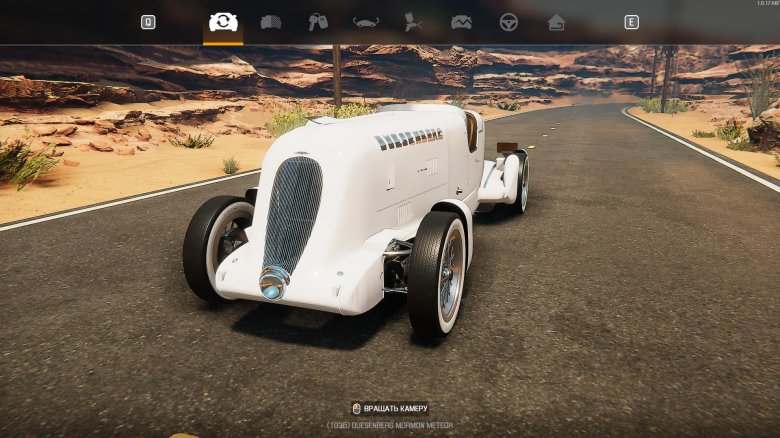Open the second car body tab
The image size is (780, 438).
coord(271,22)
